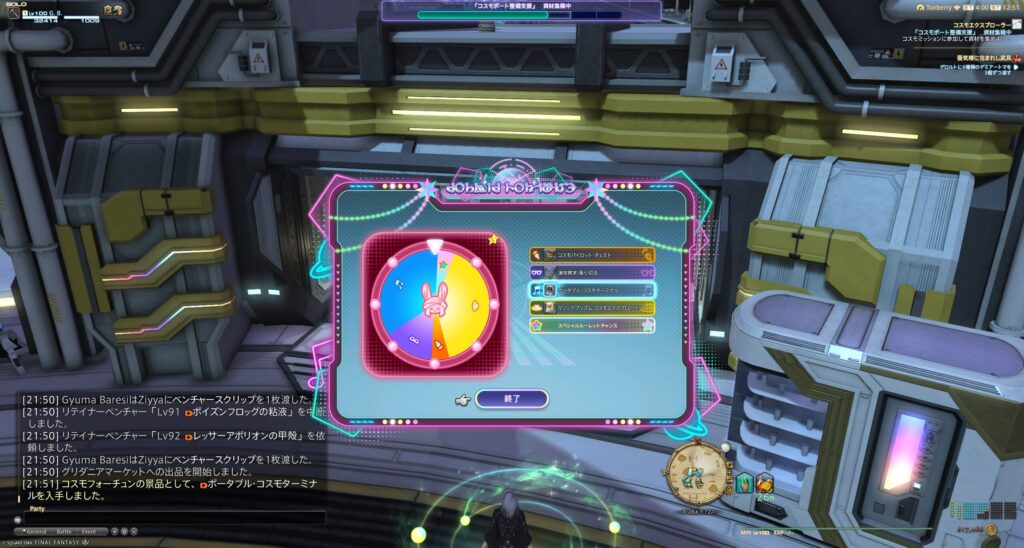This screenshot has height=548, width=1024.
Task: Click the orange food buff icon
Action: (765, 483)
